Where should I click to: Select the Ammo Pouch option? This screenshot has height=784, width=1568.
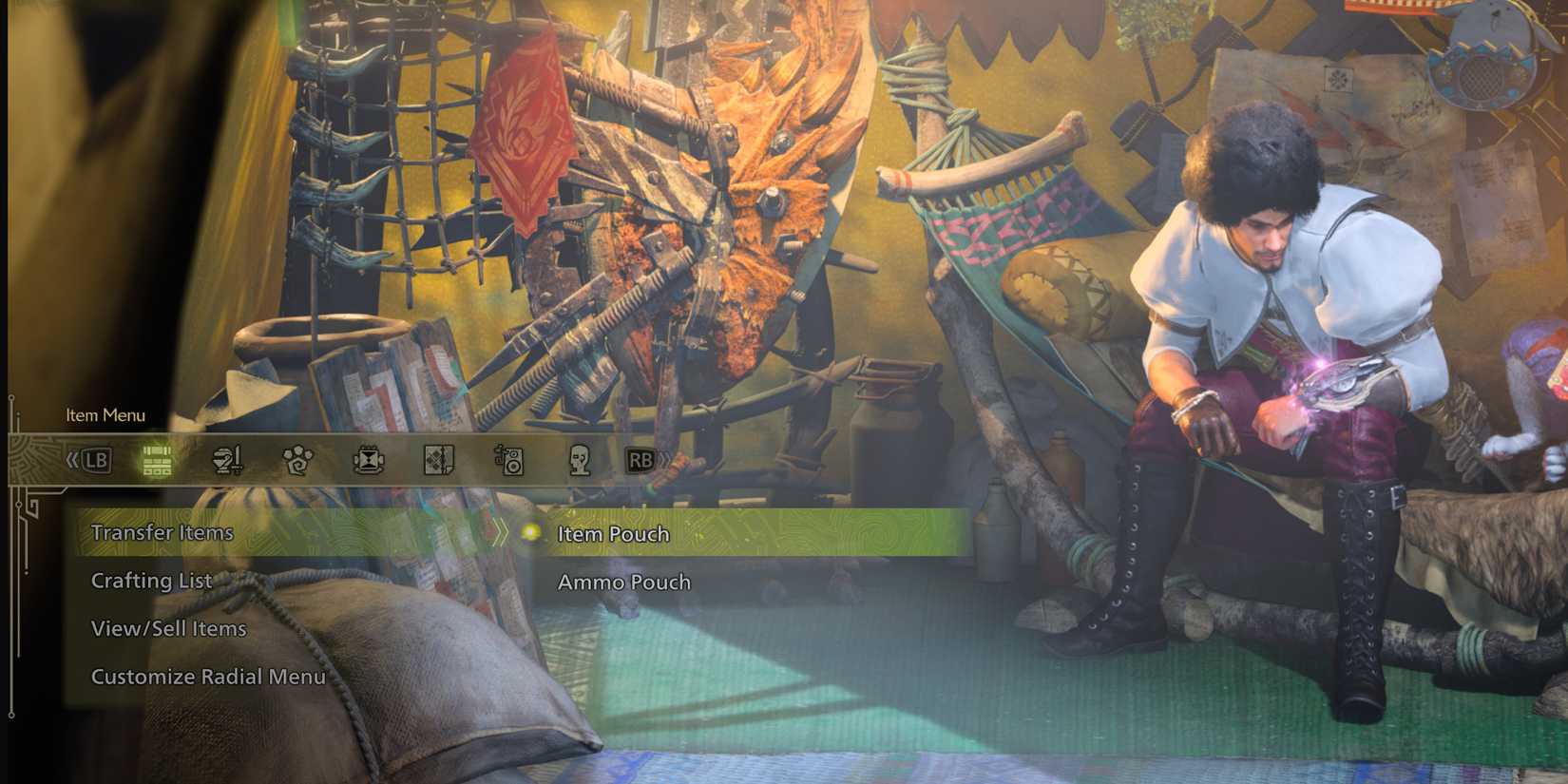tap(623, 583)
